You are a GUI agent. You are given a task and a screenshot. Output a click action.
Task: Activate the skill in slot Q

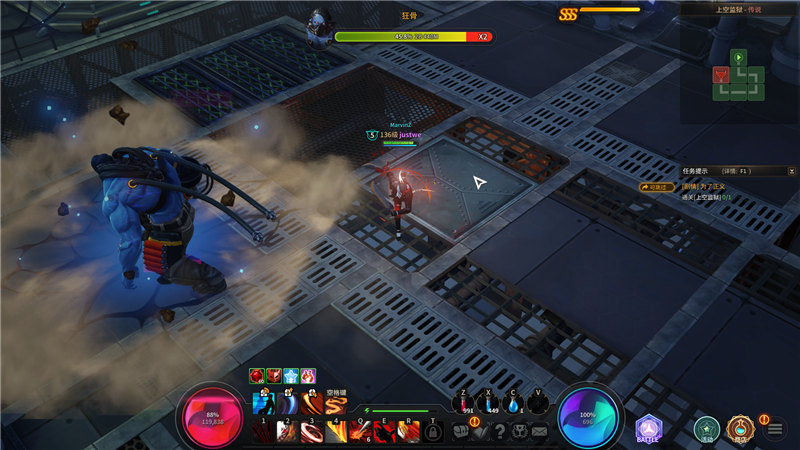coord(360,431)
